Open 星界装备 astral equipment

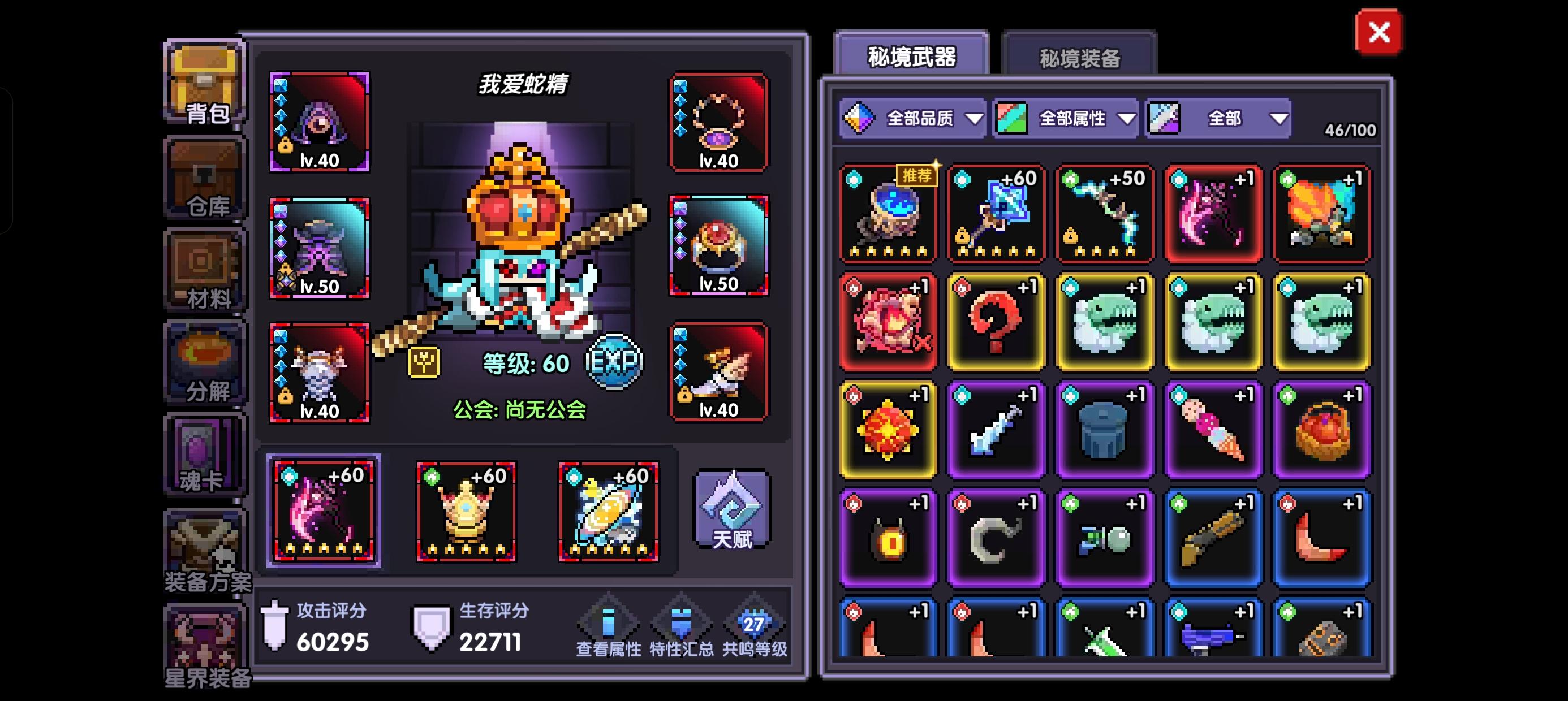(x=205, y=639)
